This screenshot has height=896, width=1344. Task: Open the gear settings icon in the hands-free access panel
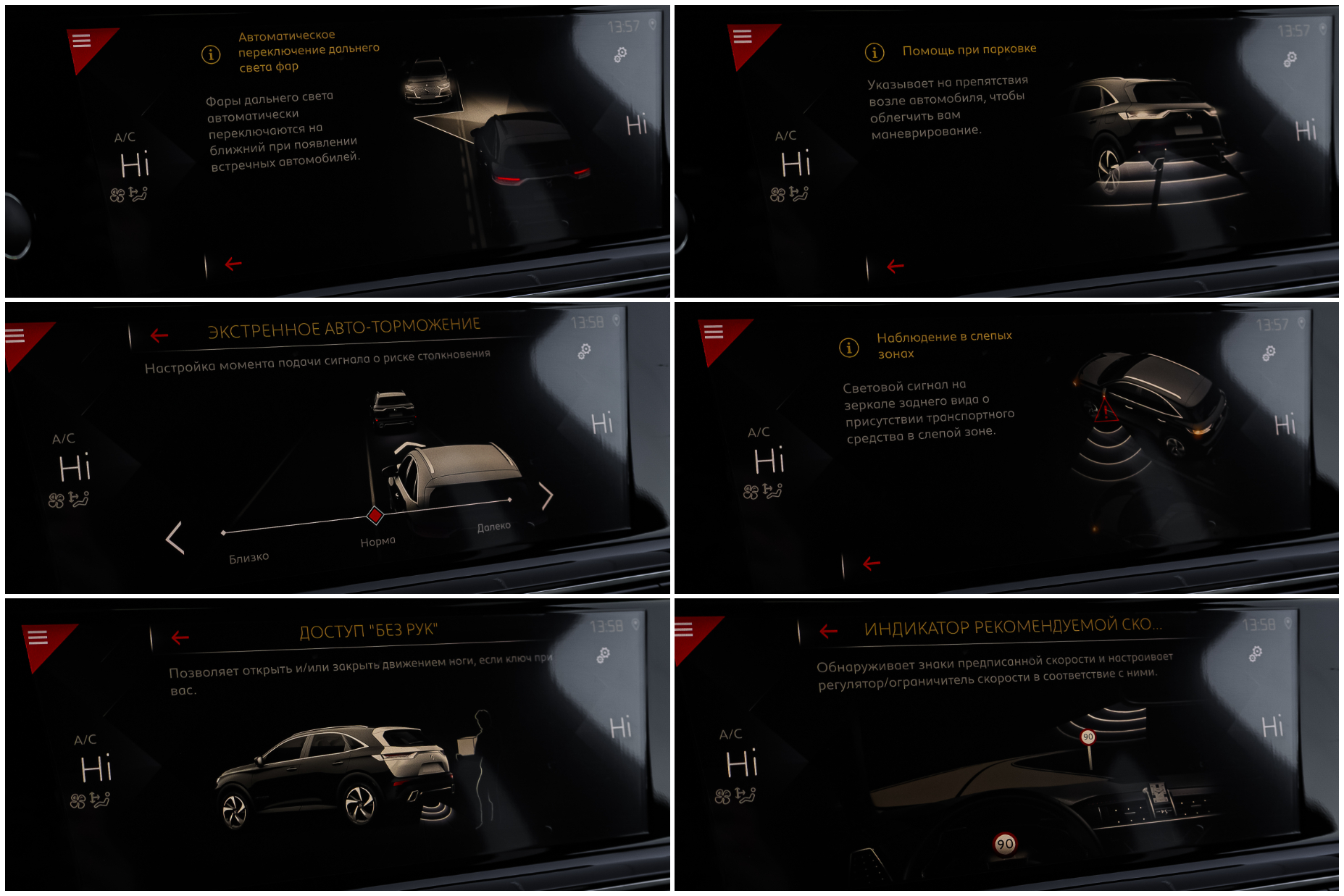603,655
